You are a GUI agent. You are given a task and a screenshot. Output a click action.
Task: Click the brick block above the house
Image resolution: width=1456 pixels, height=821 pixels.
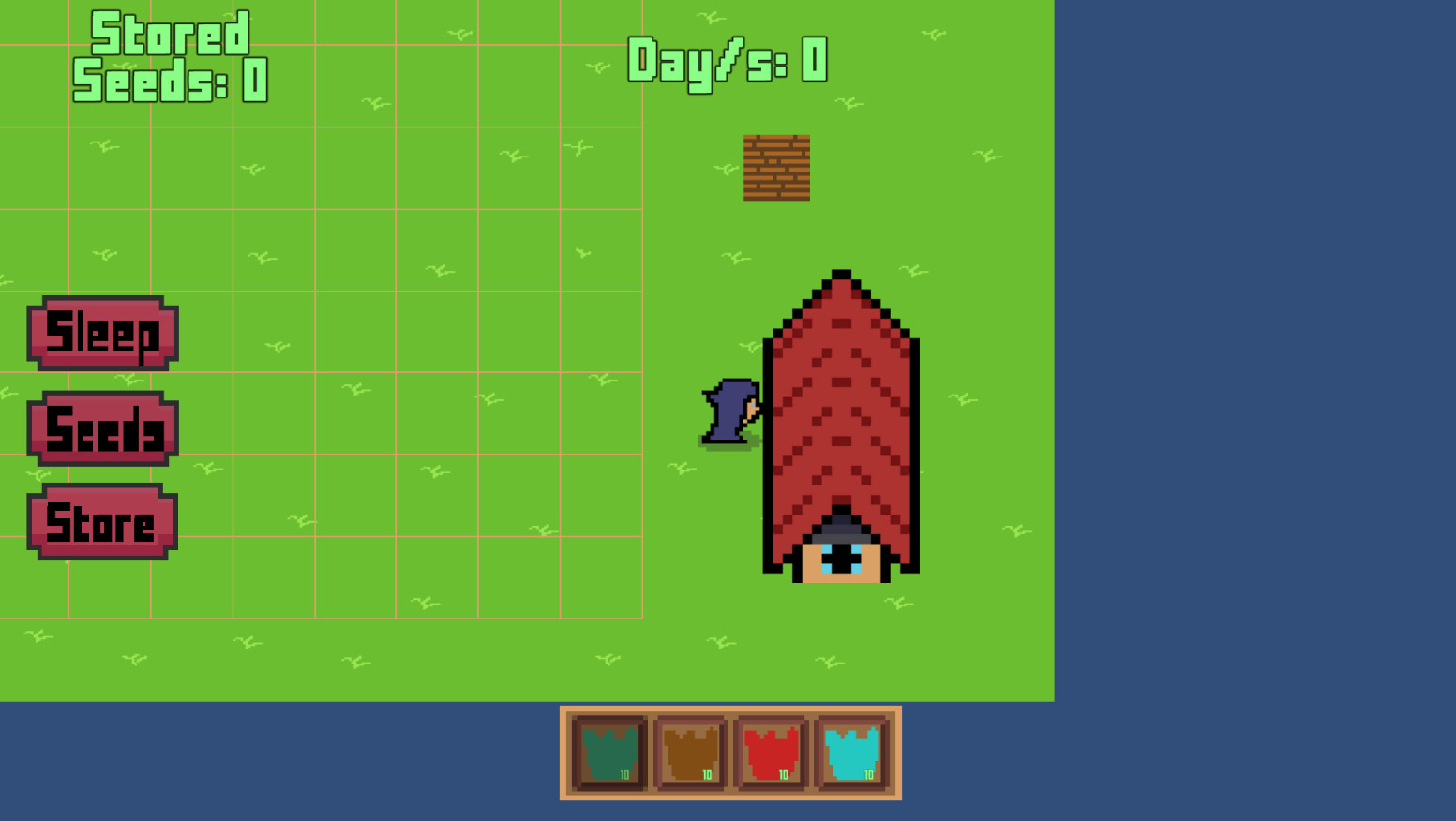pos(776,169)
